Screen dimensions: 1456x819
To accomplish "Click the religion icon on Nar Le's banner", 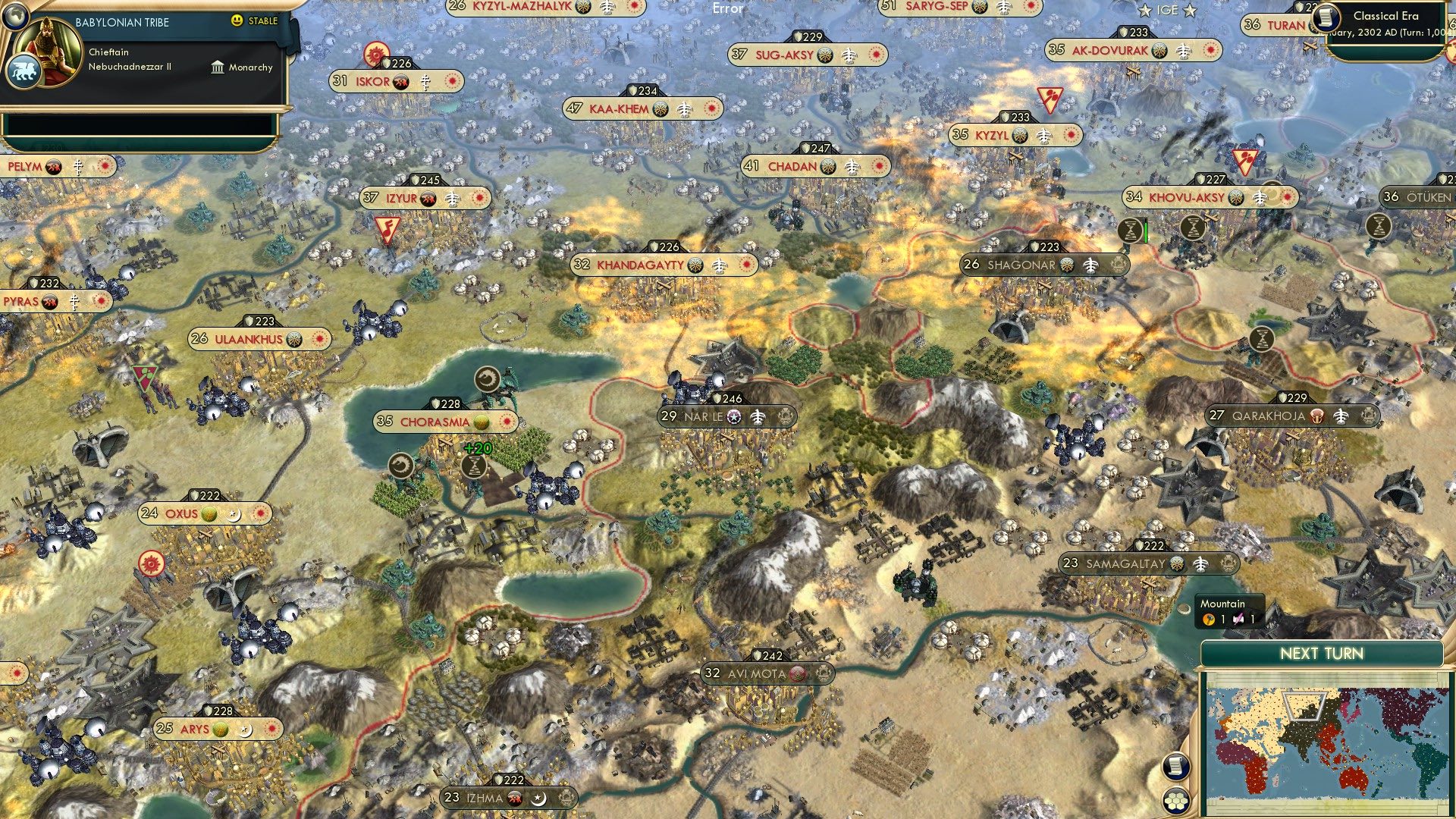I will coord(733,416).
